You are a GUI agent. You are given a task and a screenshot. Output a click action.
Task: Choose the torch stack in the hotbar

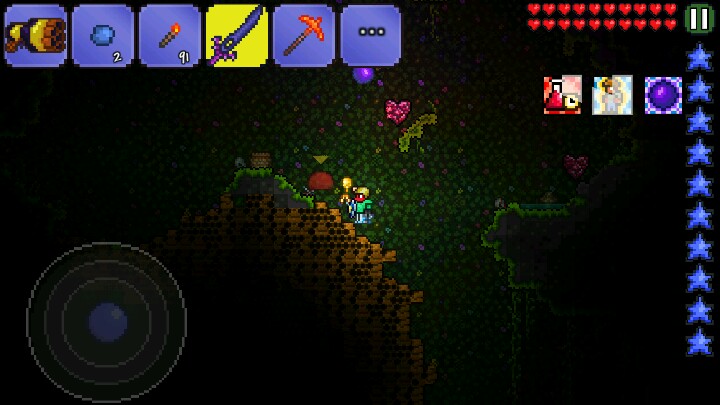click(x=169, y=35)
